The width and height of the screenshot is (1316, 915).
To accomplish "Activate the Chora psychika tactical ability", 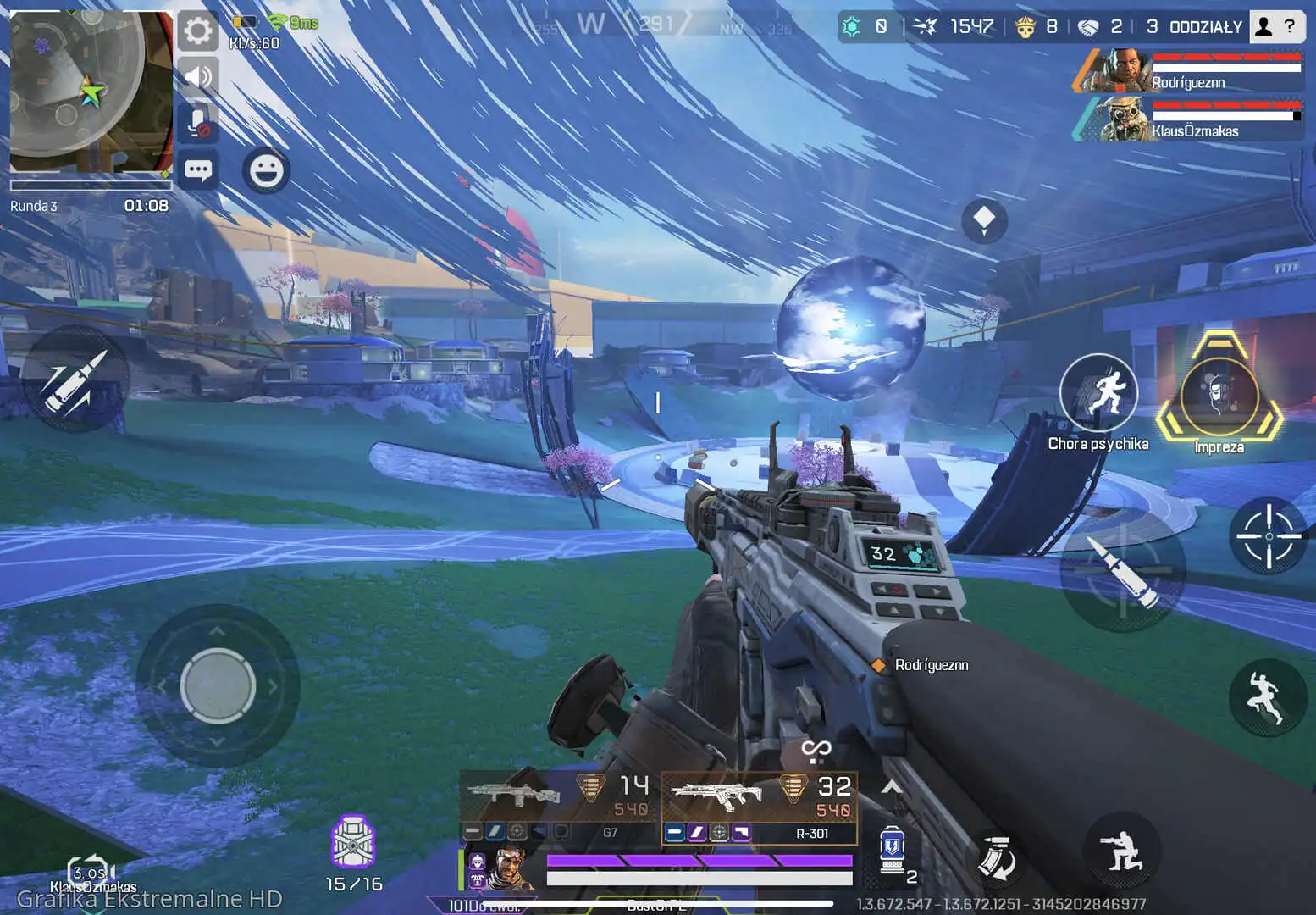I will coord(1098,391).
